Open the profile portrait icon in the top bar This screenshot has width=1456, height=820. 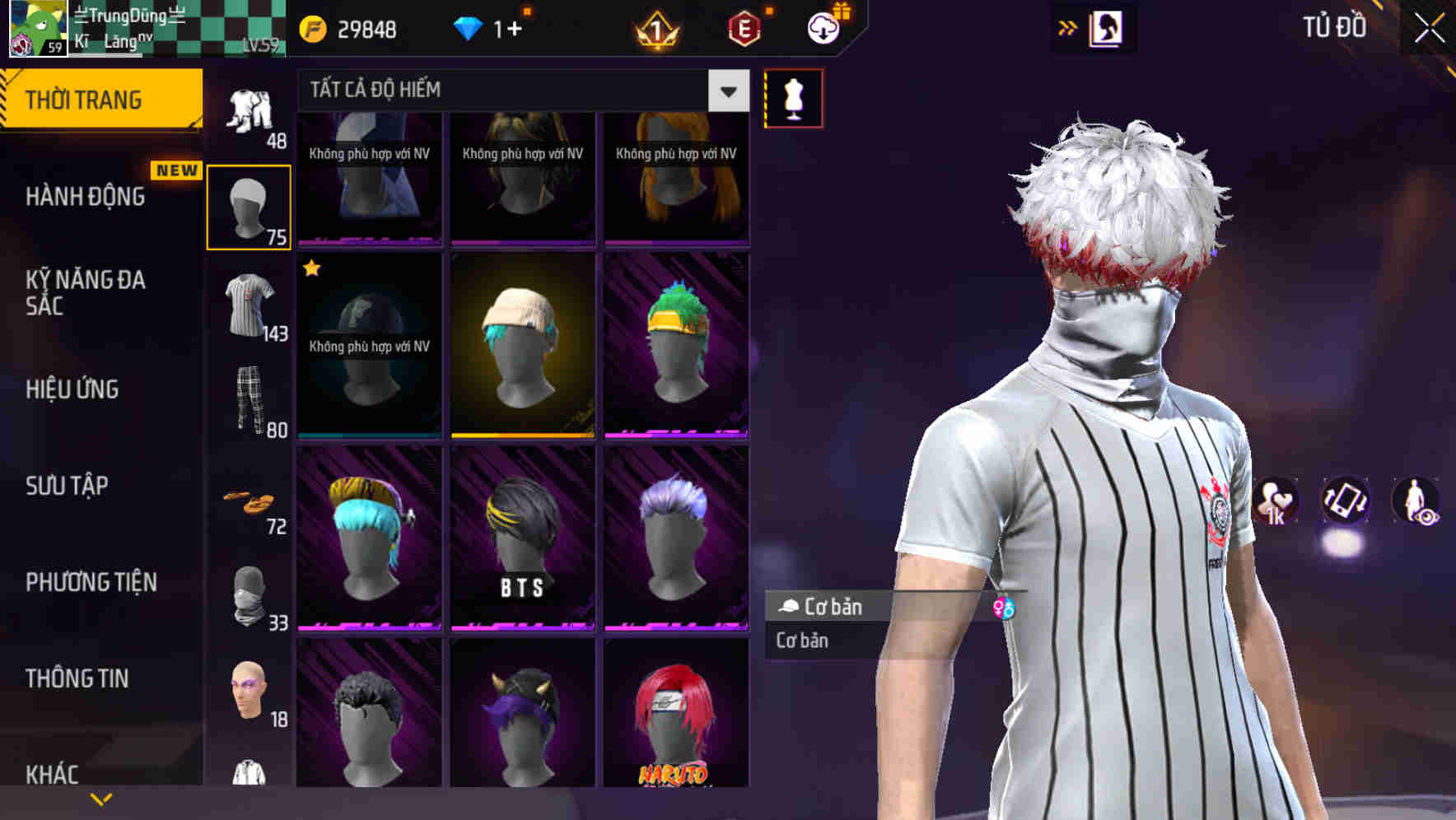click(x=1108, y=27)
